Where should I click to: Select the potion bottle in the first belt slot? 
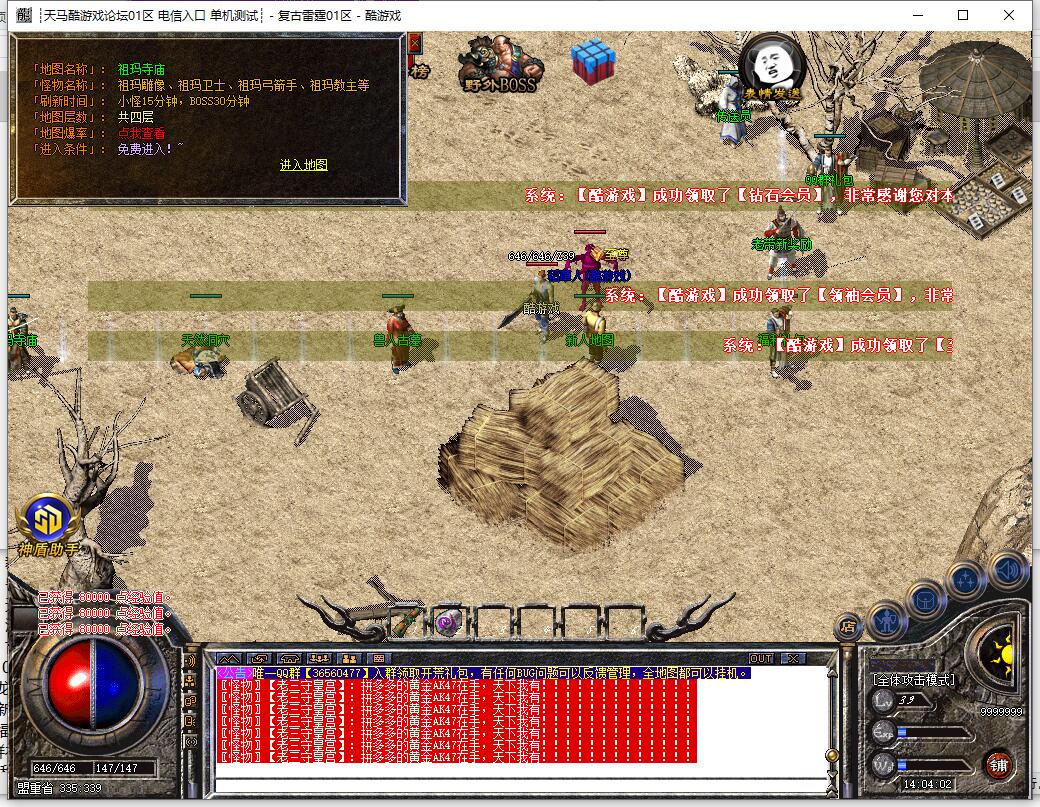[x=404, y=622]
